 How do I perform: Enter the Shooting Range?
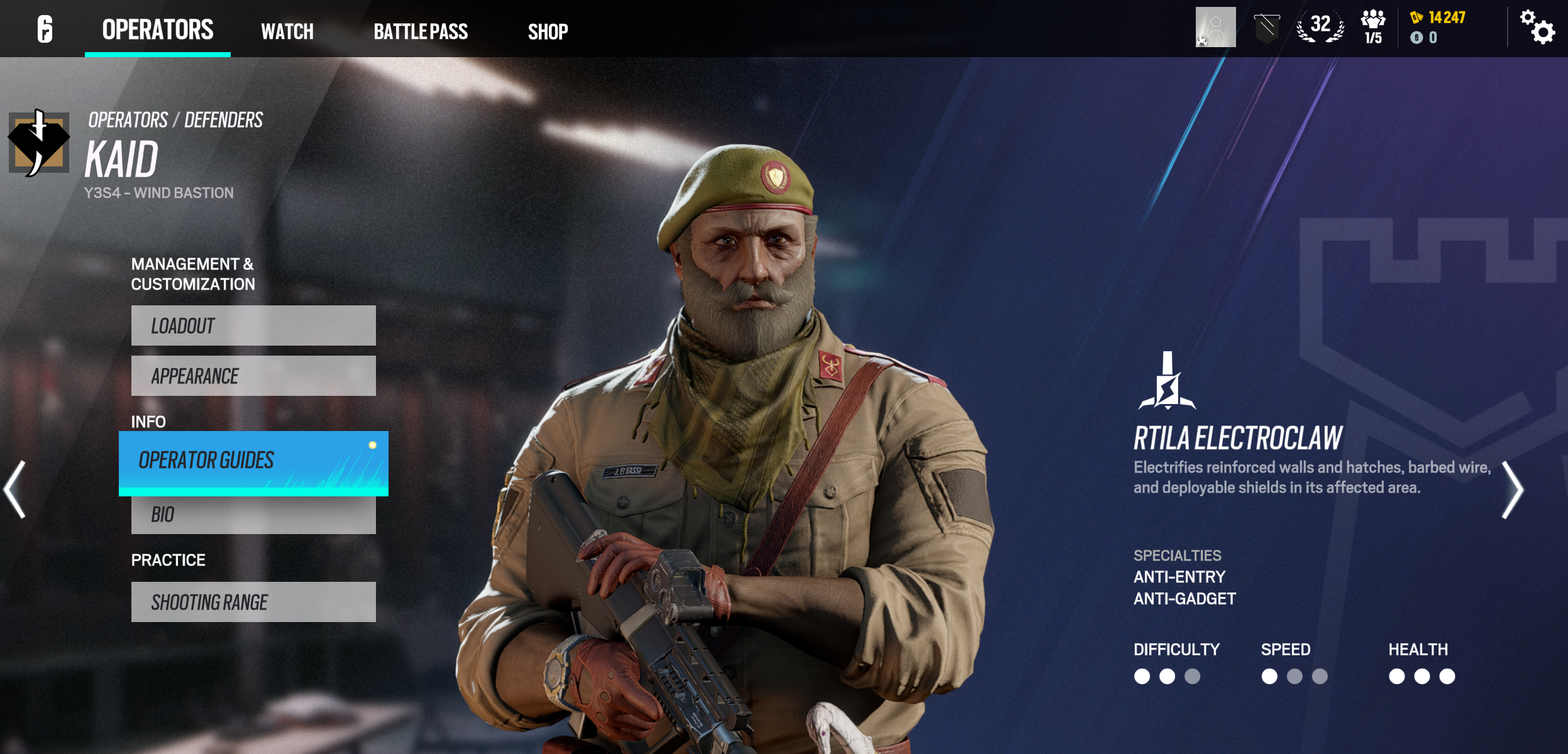tap(253, 602)
